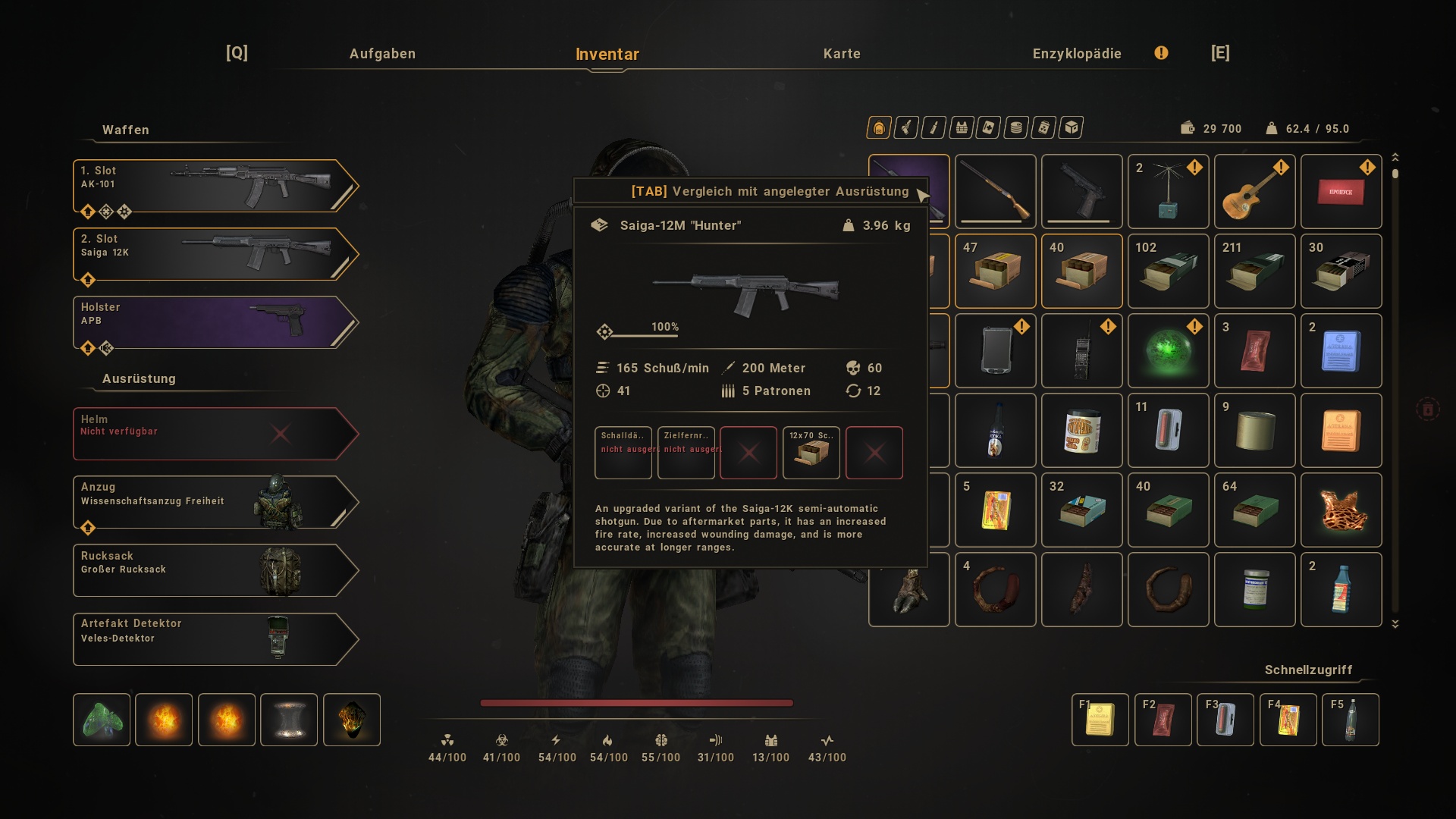Click the backpack all-items filter

(x=878, y=127)
